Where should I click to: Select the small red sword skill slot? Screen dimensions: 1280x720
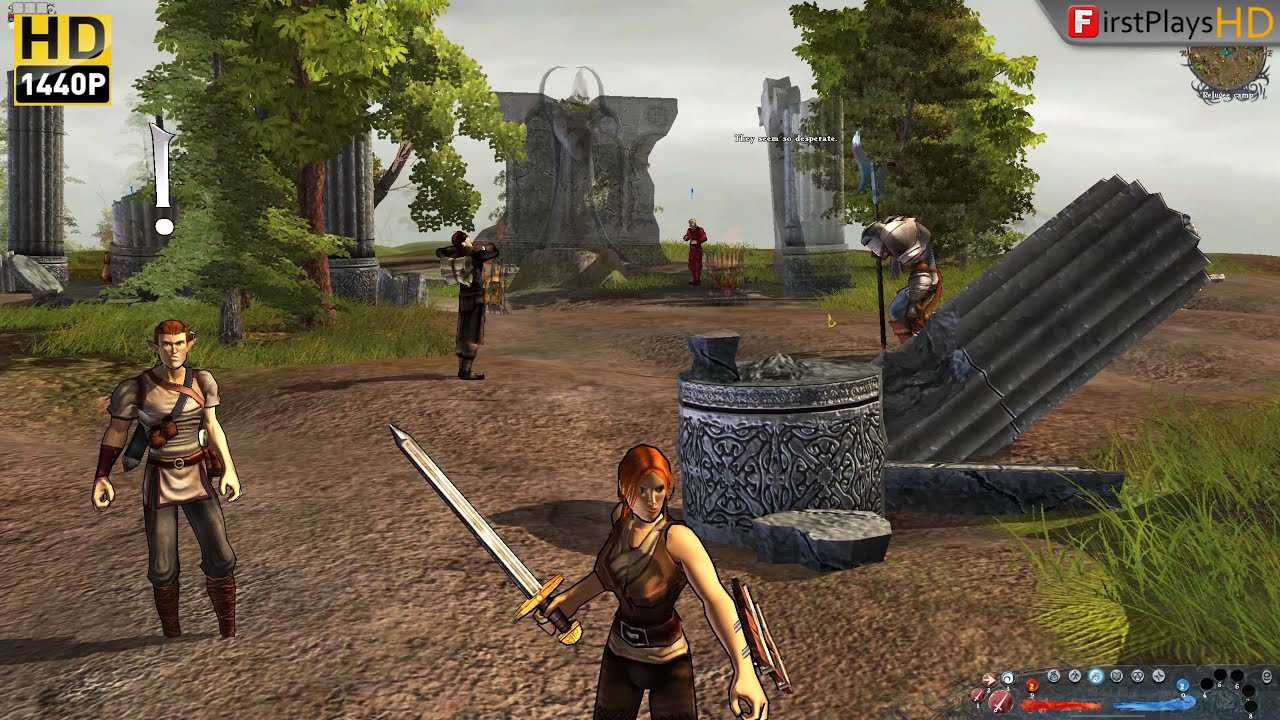coord(977,695)
